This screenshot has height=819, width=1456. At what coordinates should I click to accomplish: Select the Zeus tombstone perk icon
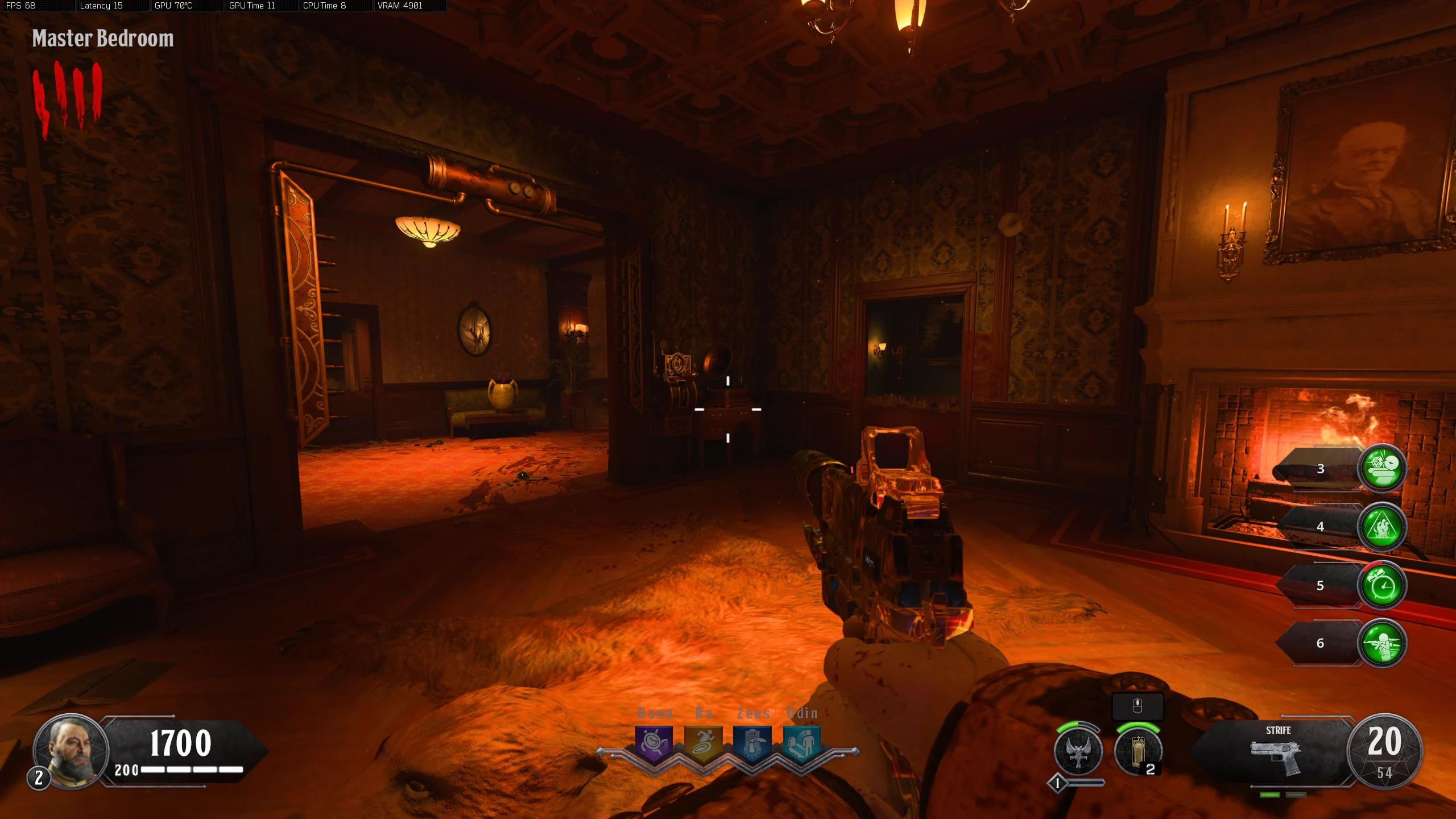[752, 743]
